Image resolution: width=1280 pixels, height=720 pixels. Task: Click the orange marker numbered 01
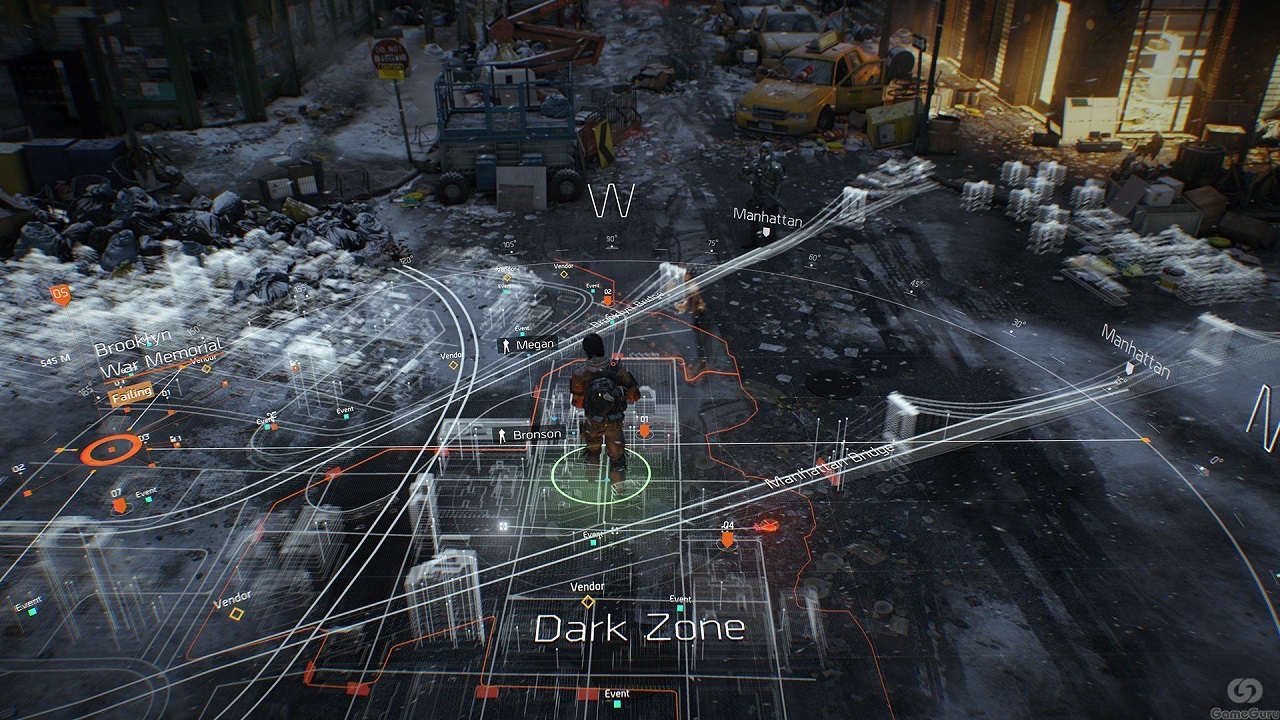pyautogui.click(x=644, y=430)
